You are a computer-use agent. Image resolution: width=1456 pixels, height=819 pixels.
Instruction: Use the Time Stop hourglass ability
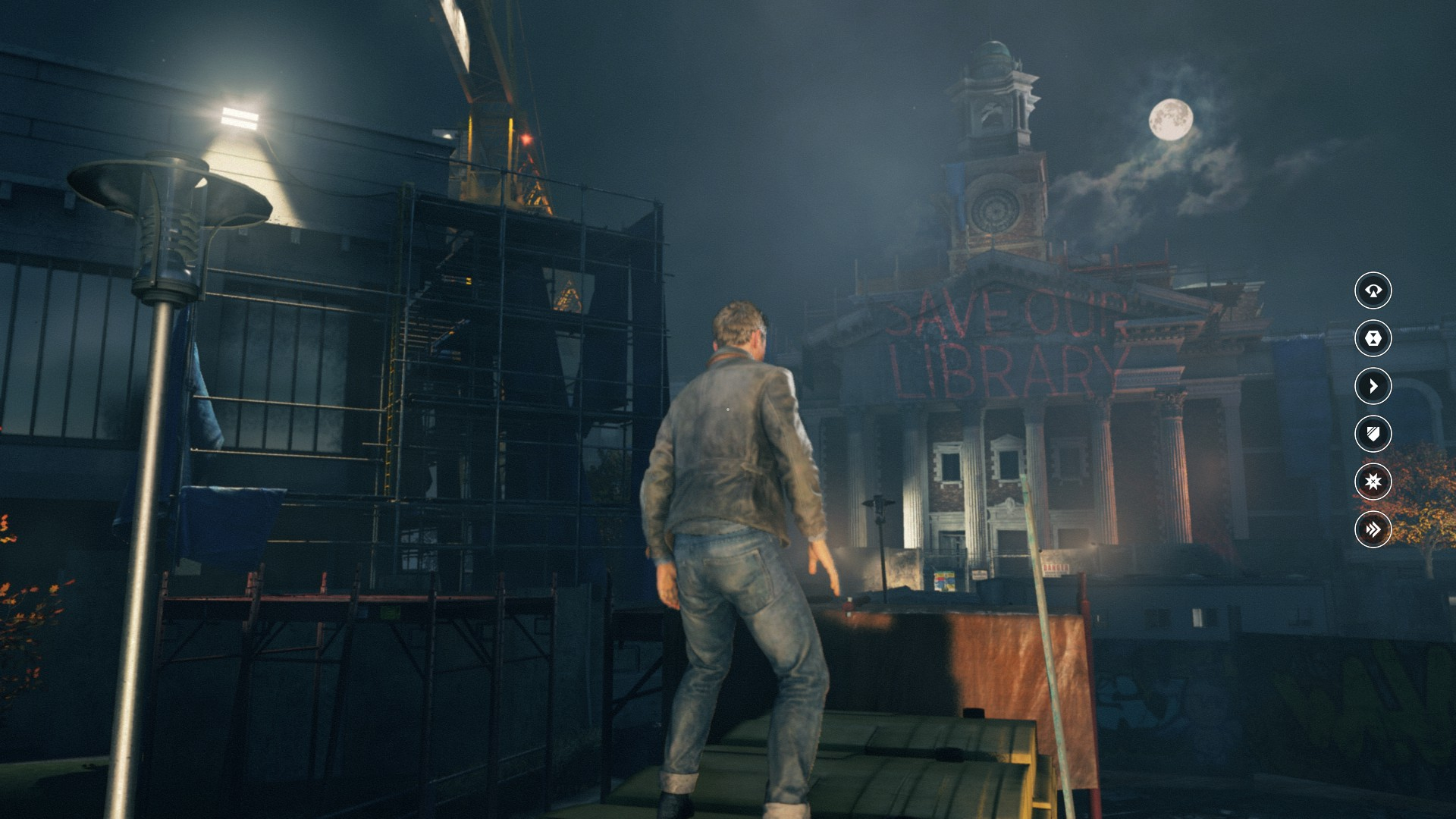[x=1373, y=338]
